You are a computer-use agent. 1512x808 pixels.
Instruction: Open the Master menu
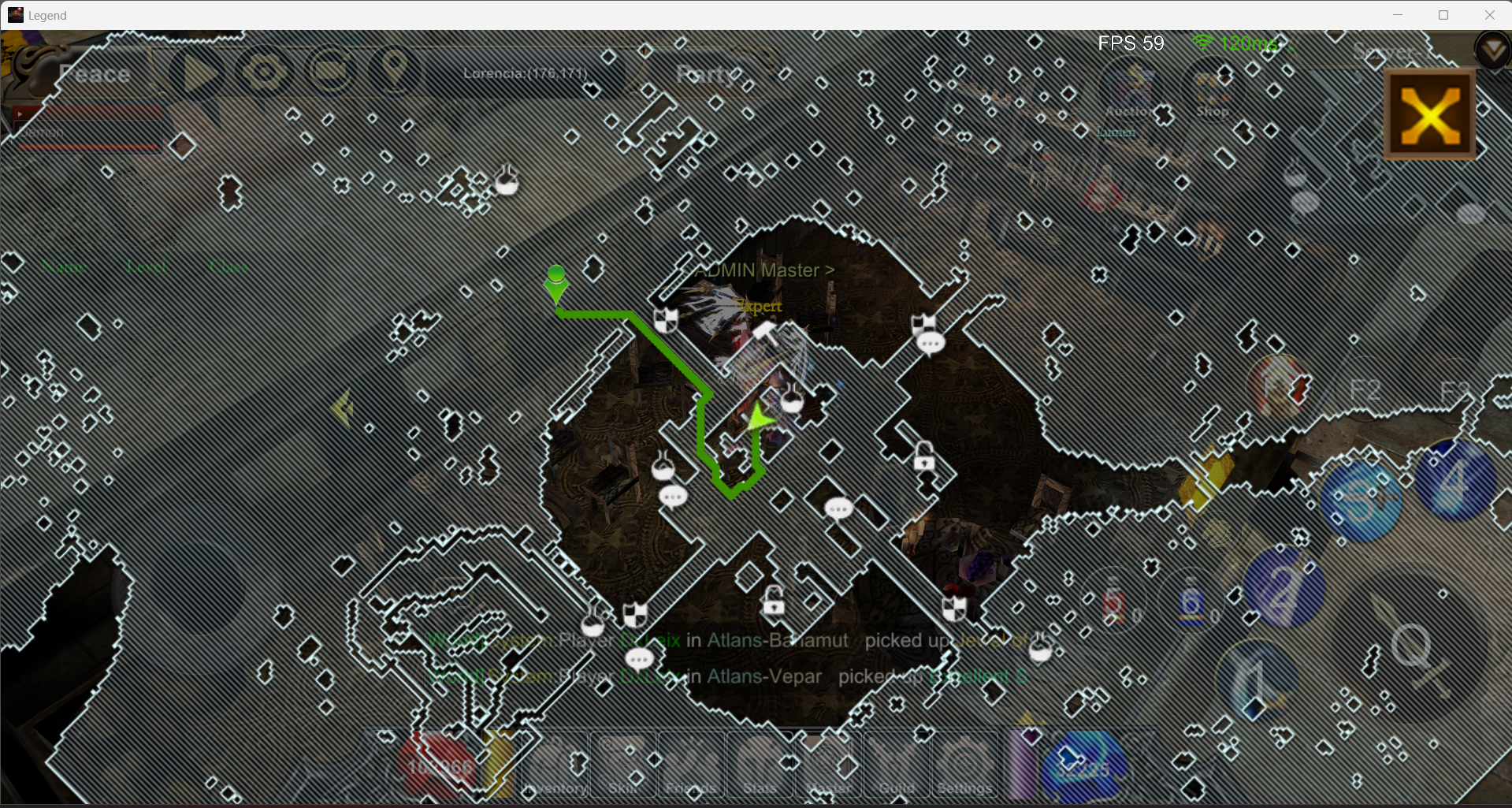828,765
